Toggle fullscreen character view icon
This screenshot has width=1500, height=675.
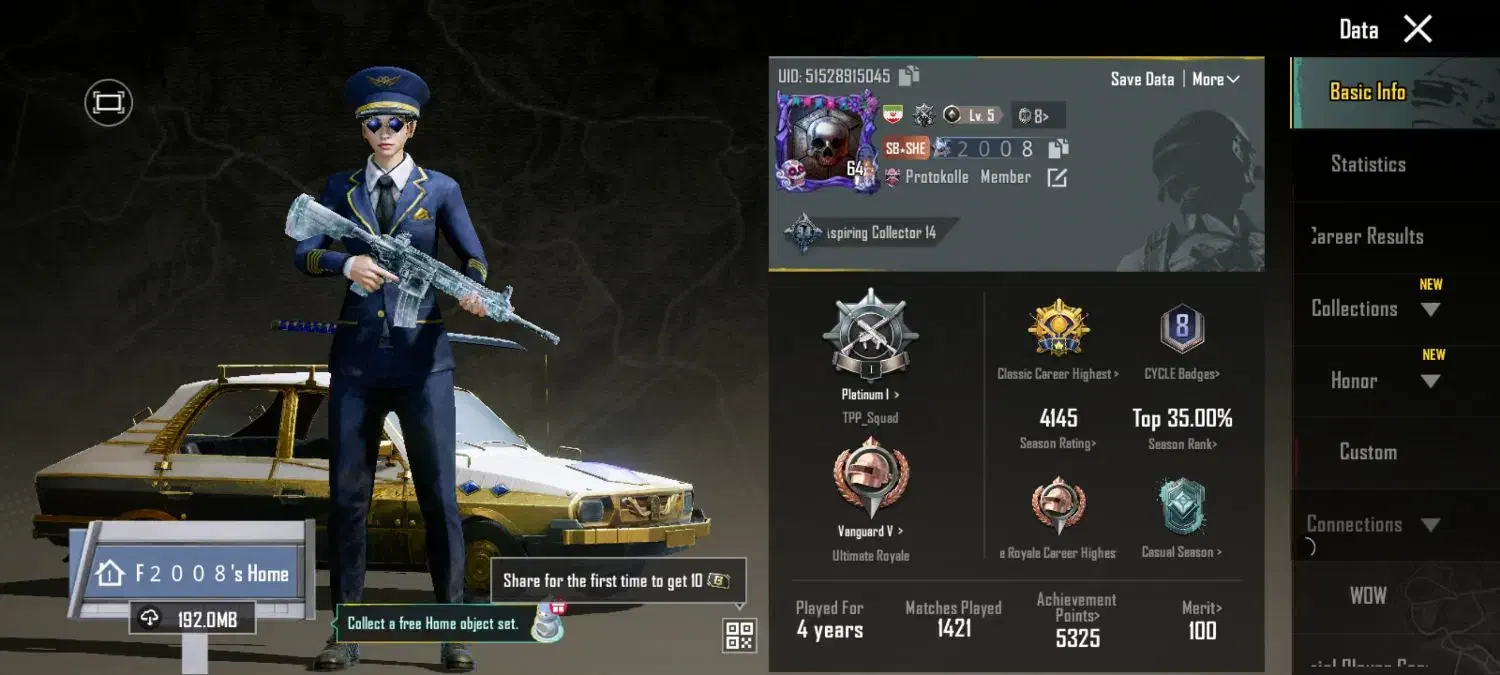108,102
